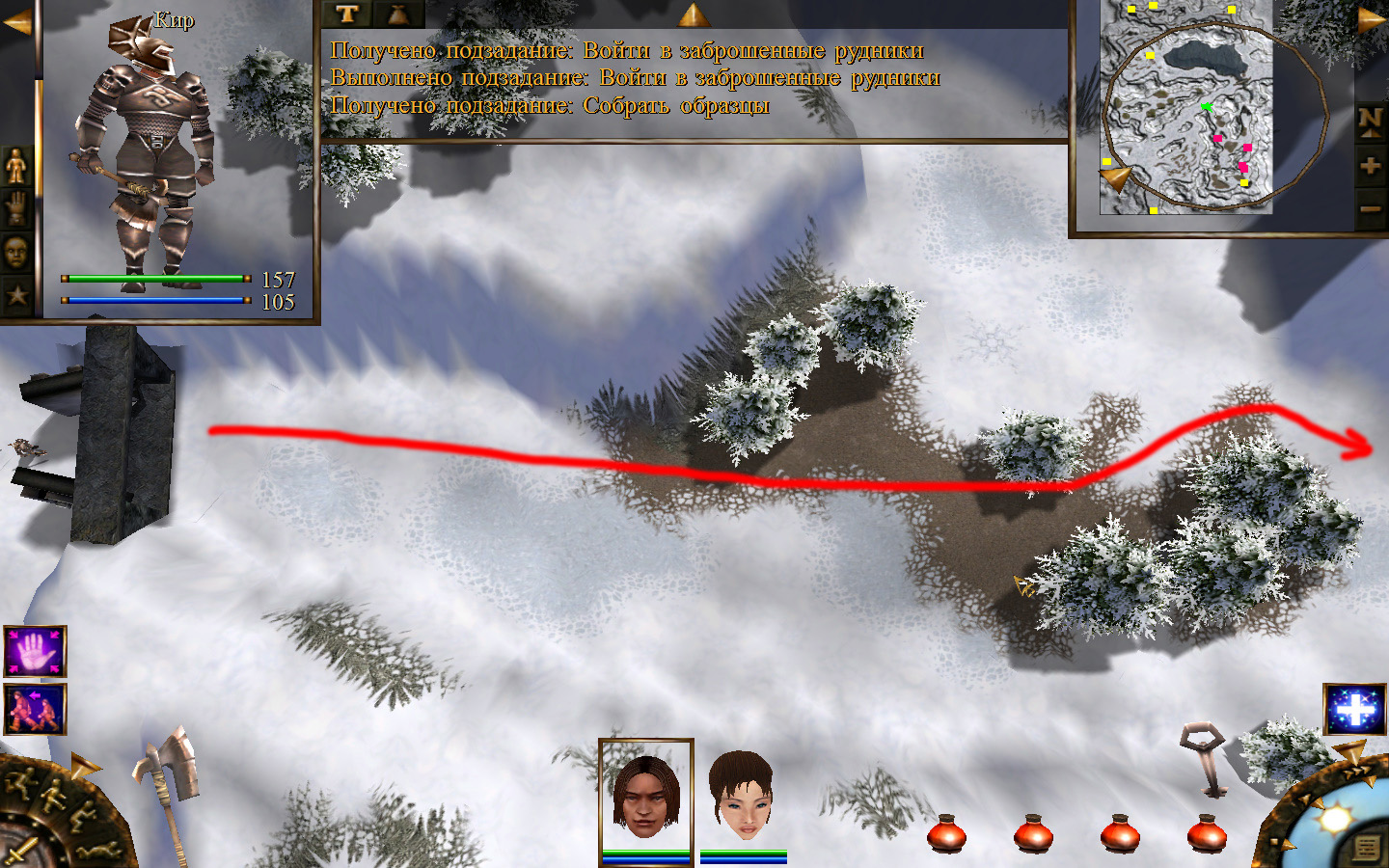
Task: Zoom in the minimap with plus button
Action: (x=1371, y=166)
